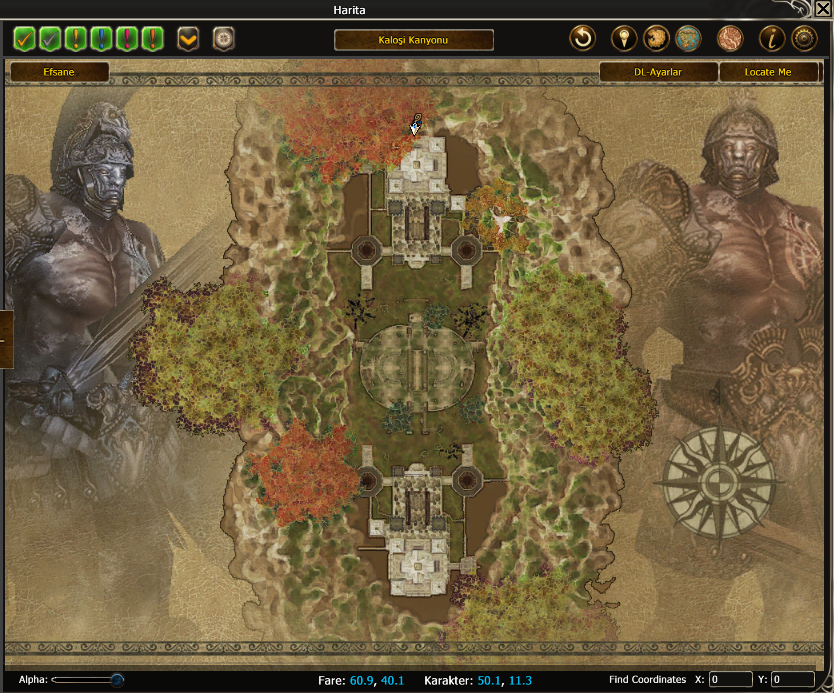
Task: Open the Kaloşi Kanyonu zone selector
Action: (x=413, y=40)
